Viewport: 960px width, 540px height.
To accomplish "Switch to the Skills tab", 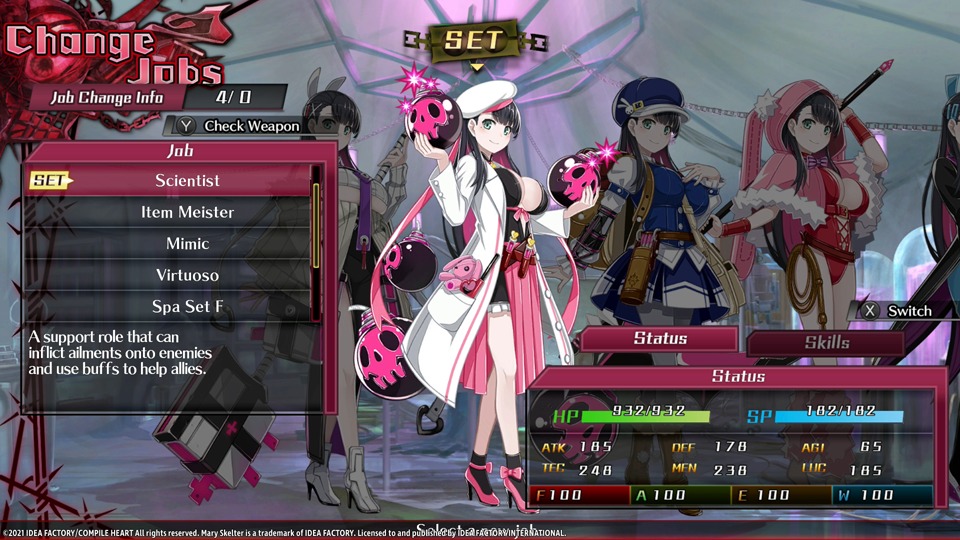I will click(x=826, y=342).
